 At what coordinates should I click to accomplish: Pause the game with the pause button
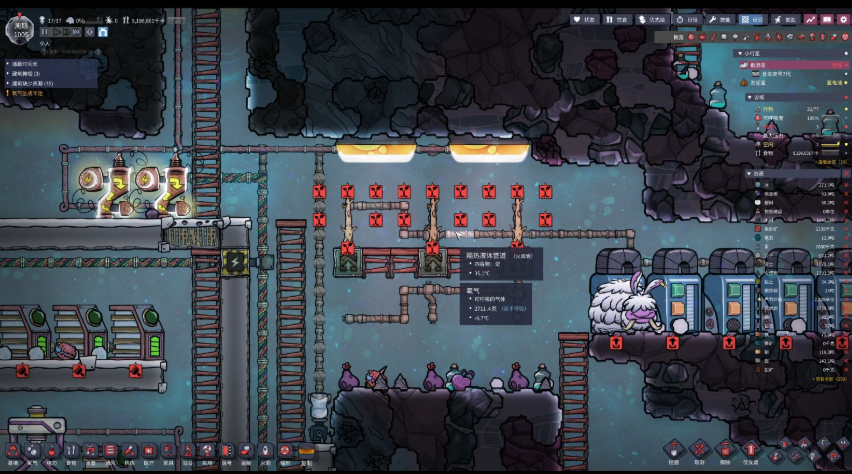tap(44, 32)
